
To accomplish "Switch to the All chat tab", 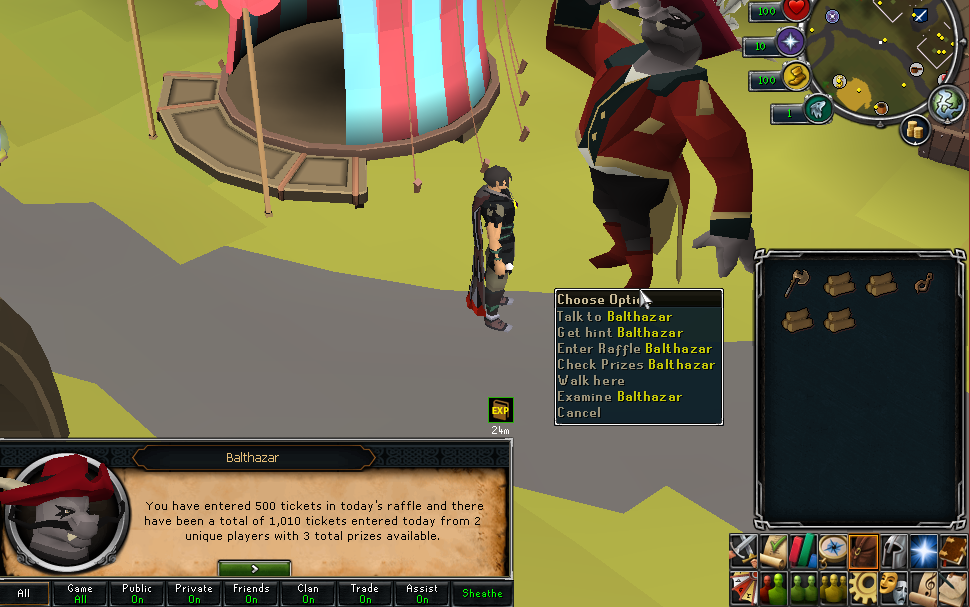I will tap(24, 594).
